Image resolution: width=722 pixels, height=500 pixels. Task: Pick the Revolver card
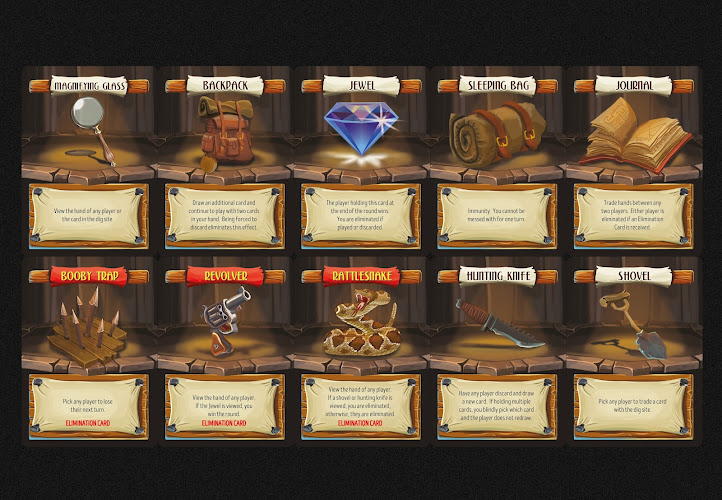point(225,348)
